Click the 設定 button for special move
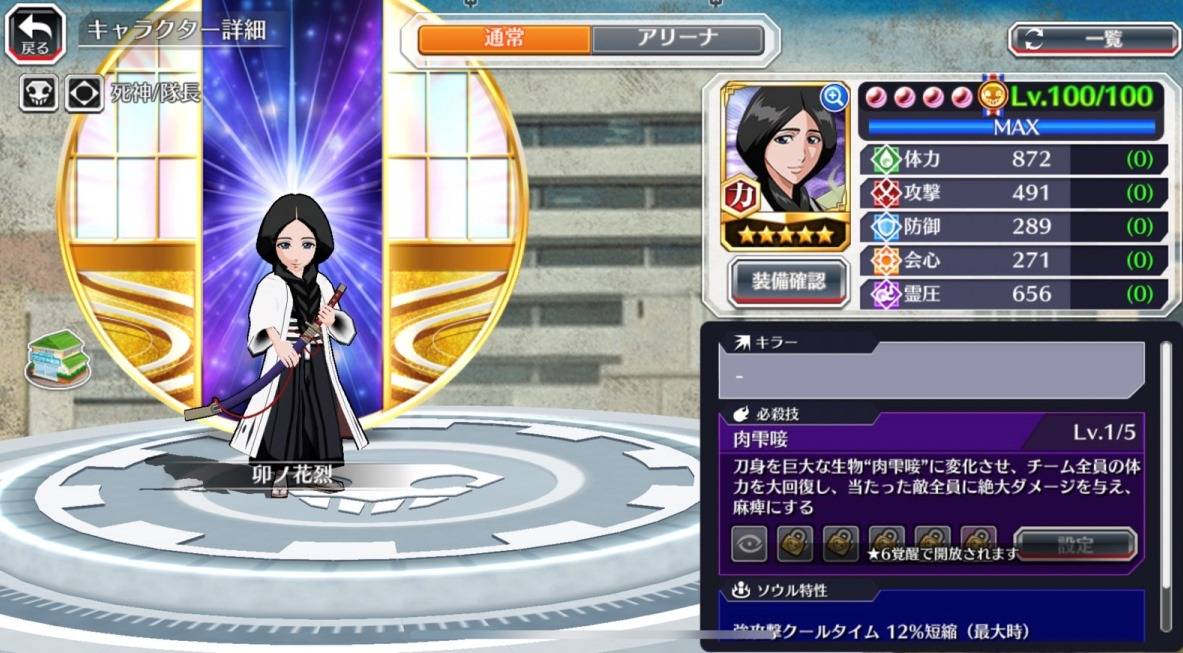1183x653 pixels. tap(1075, 545)
